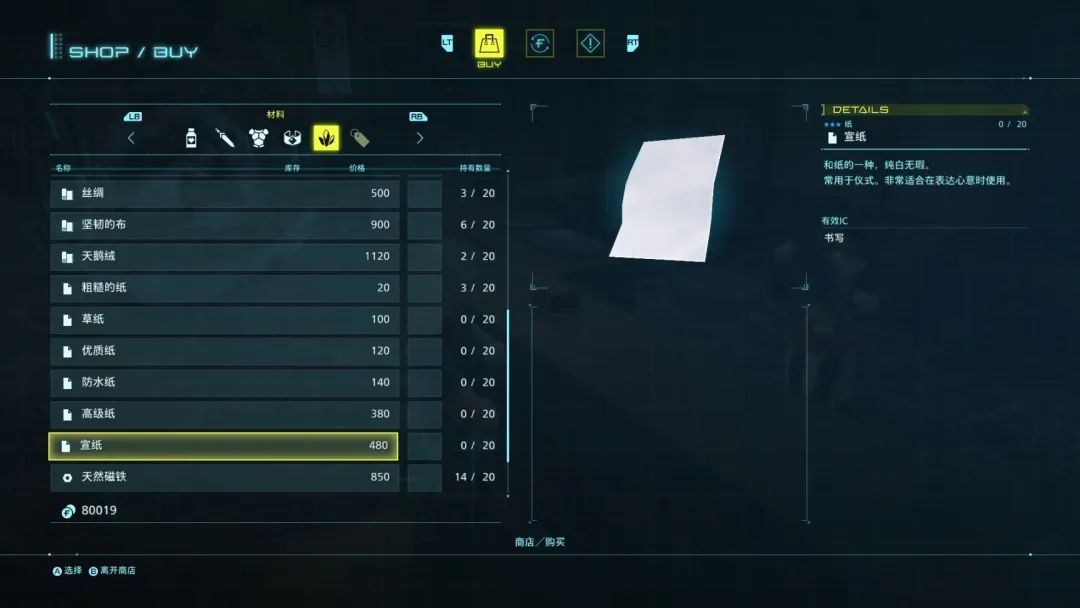Screen dimensions: 1080x608
Task: Select the 天鹅绒 row priced 1120
Action: point(225,256)
